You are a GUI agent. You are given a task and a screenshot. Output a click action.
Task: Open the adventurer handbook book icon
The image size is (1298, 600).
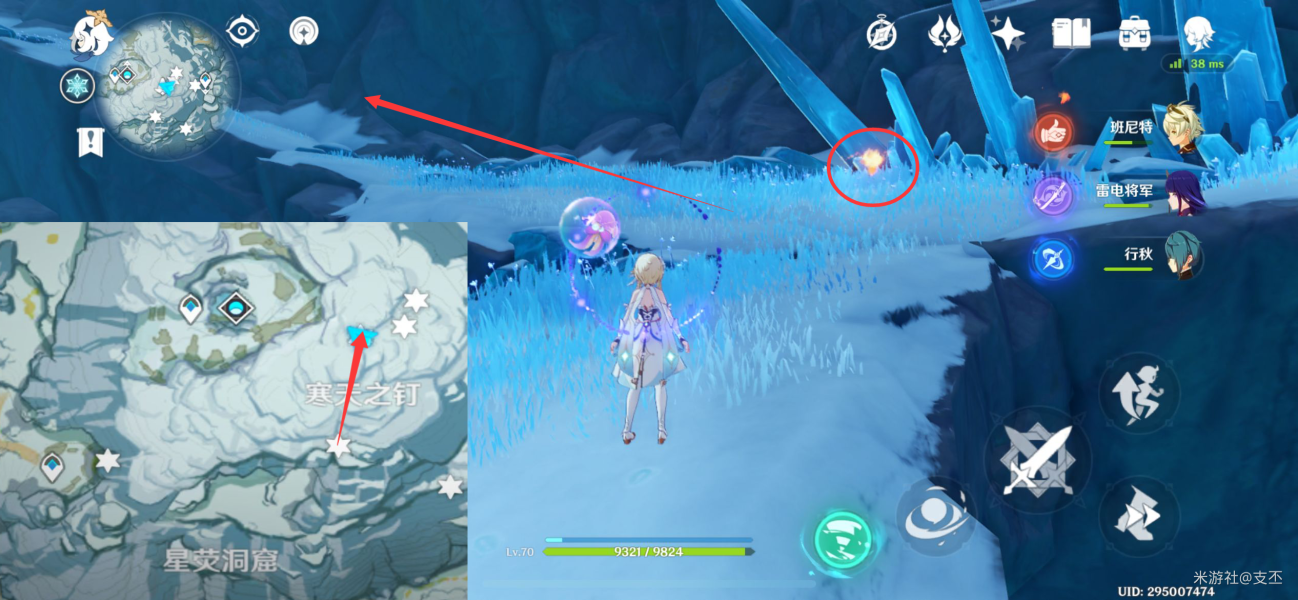[x=1070, y=34]
